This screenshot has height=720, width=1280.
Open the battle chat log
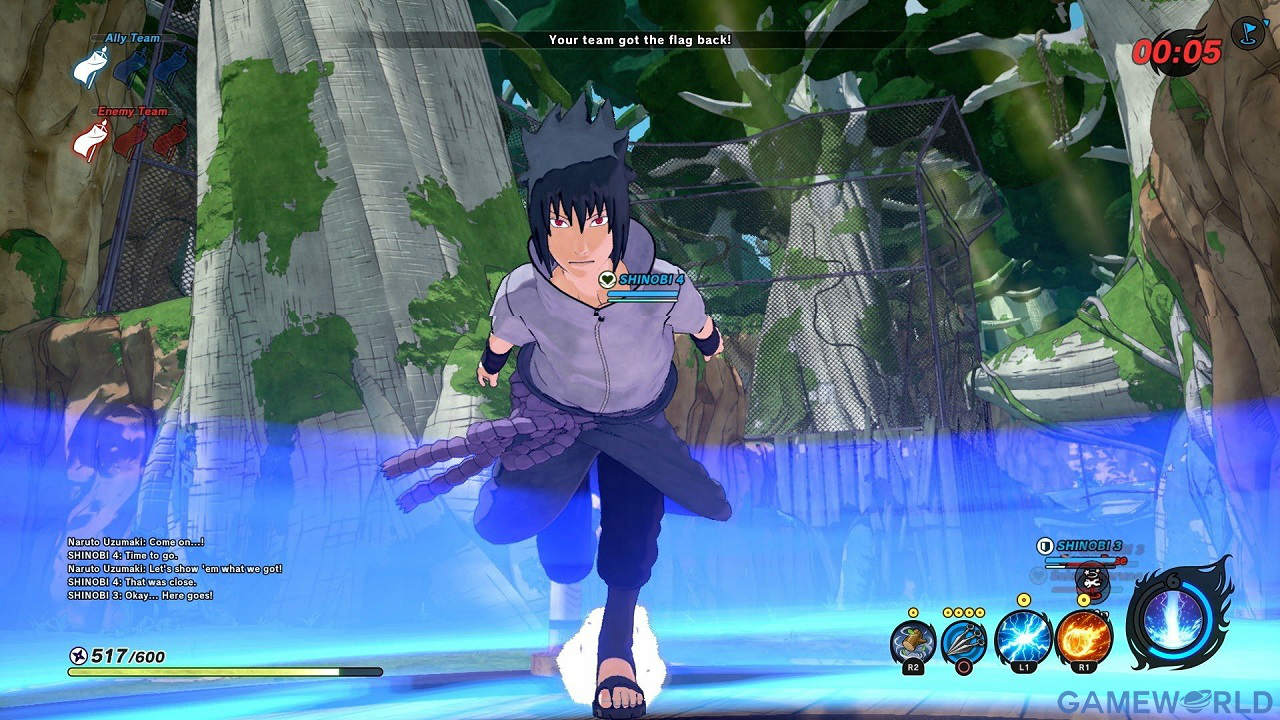[x=175, y=568]
